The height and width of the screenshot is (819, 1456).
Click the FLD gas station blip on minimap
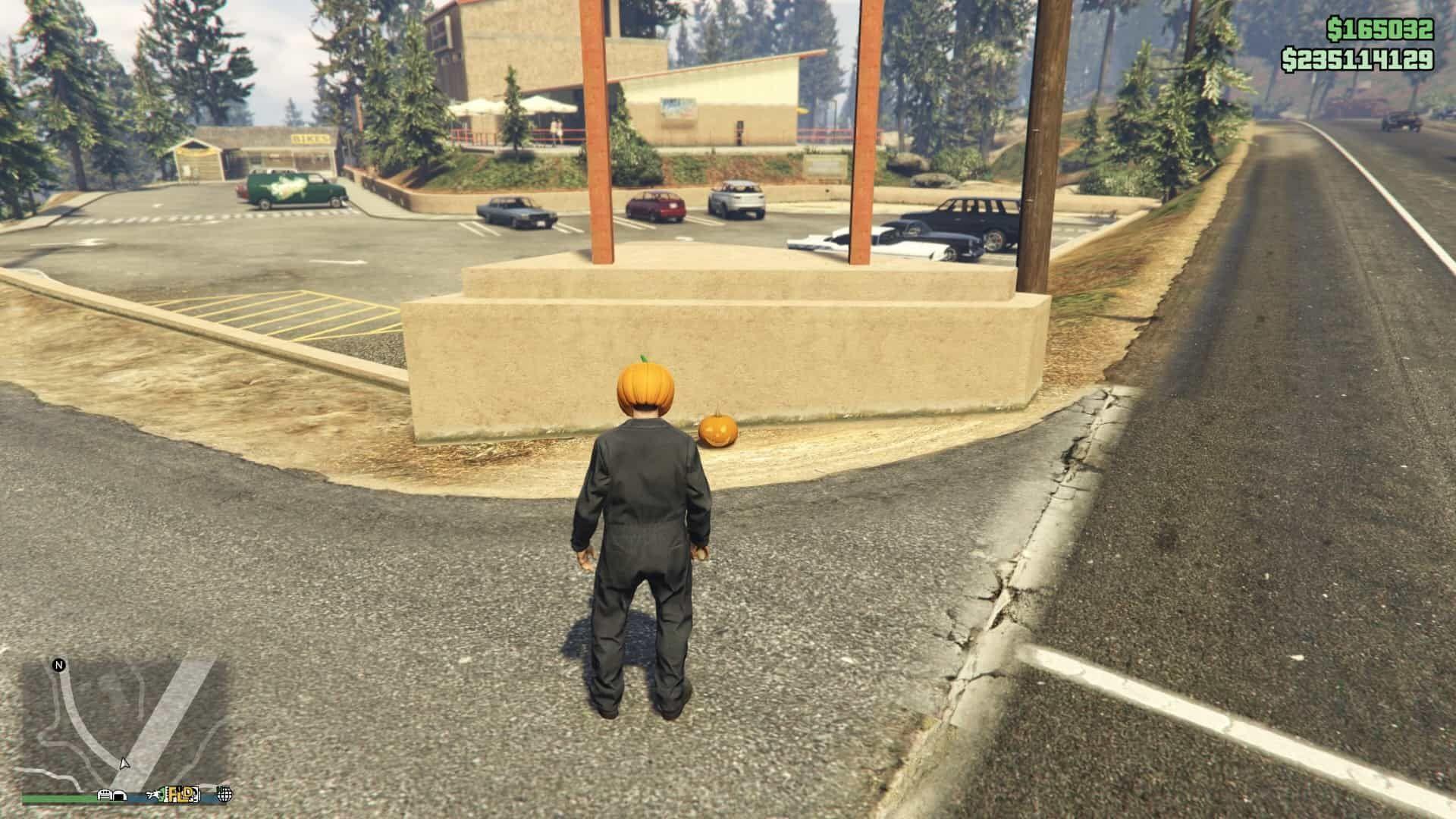coord(178,793)
